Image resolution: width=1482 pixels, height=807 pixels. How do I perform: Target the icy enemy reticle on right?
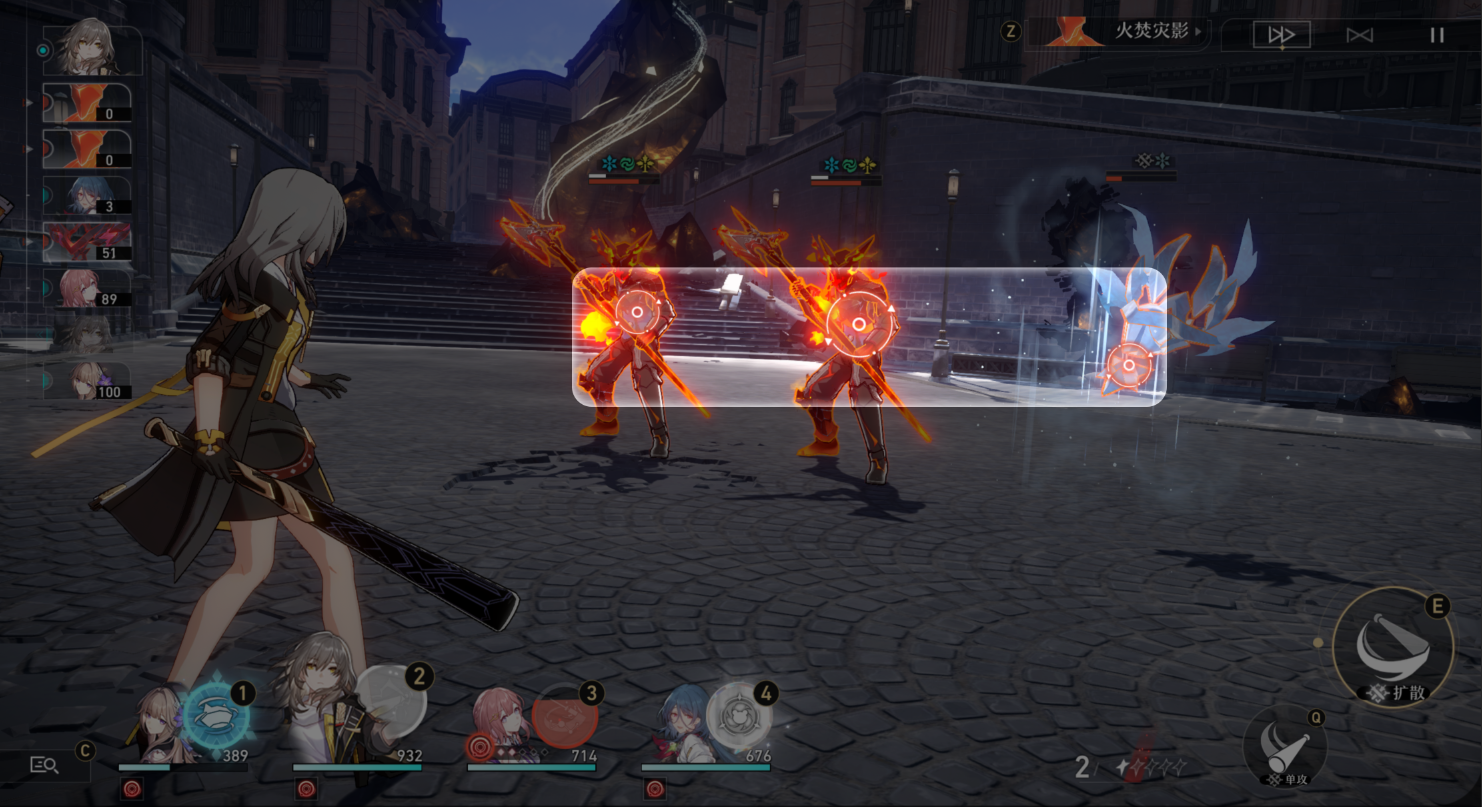(x=1129, y=365)
